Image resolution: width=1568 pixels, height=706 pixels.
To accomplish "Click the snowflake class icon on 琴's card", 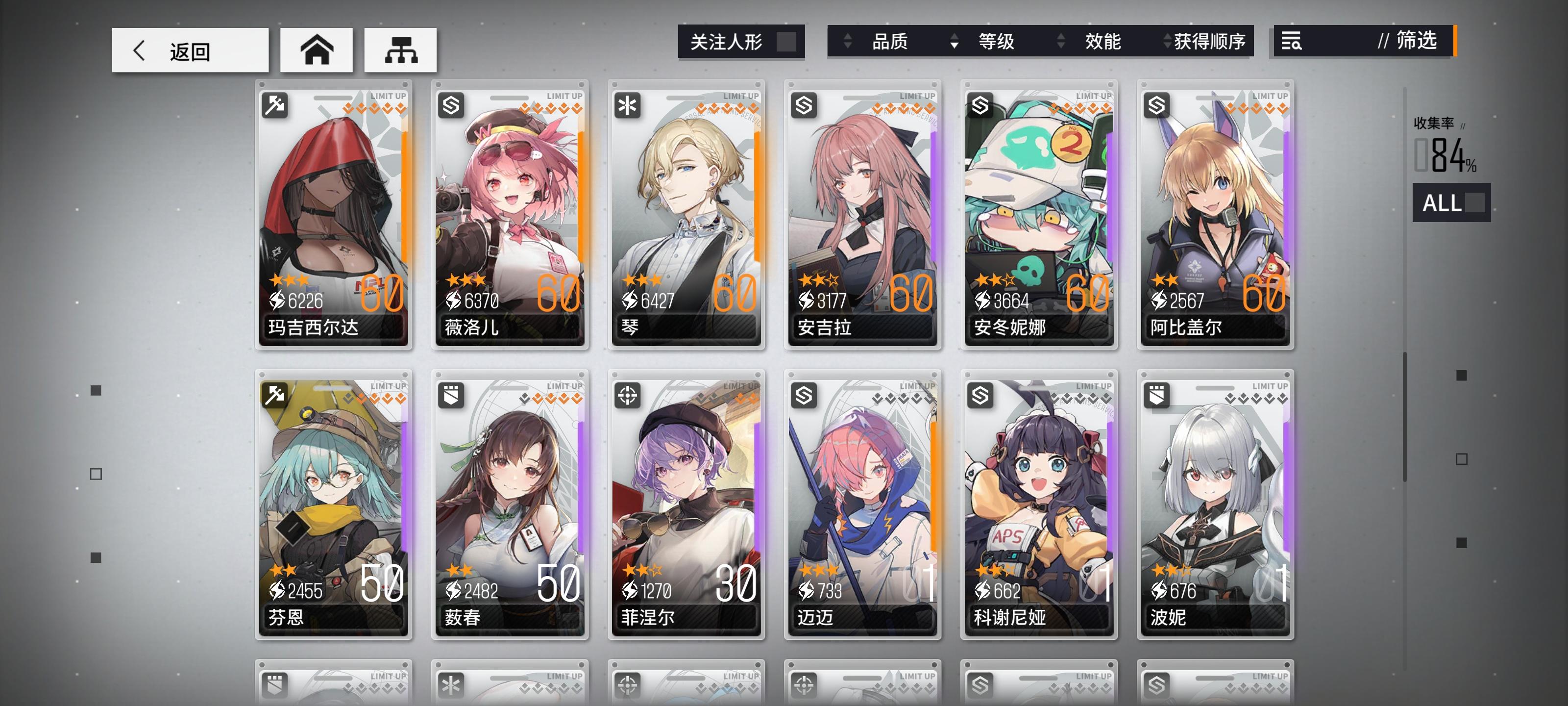I will click(629, 105).
